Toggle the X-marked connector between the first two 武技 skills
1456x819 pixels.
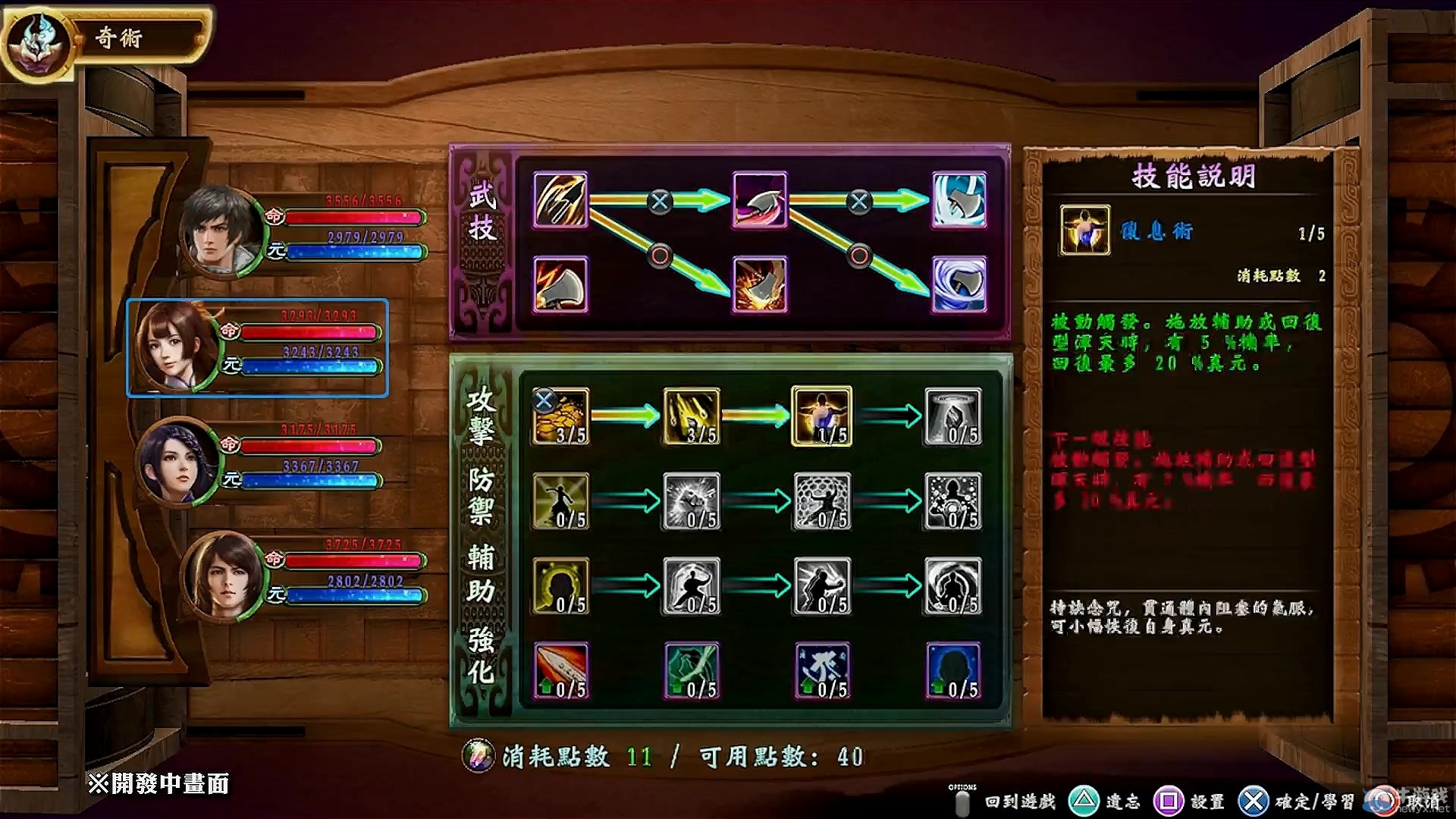[x=659, y=203]
